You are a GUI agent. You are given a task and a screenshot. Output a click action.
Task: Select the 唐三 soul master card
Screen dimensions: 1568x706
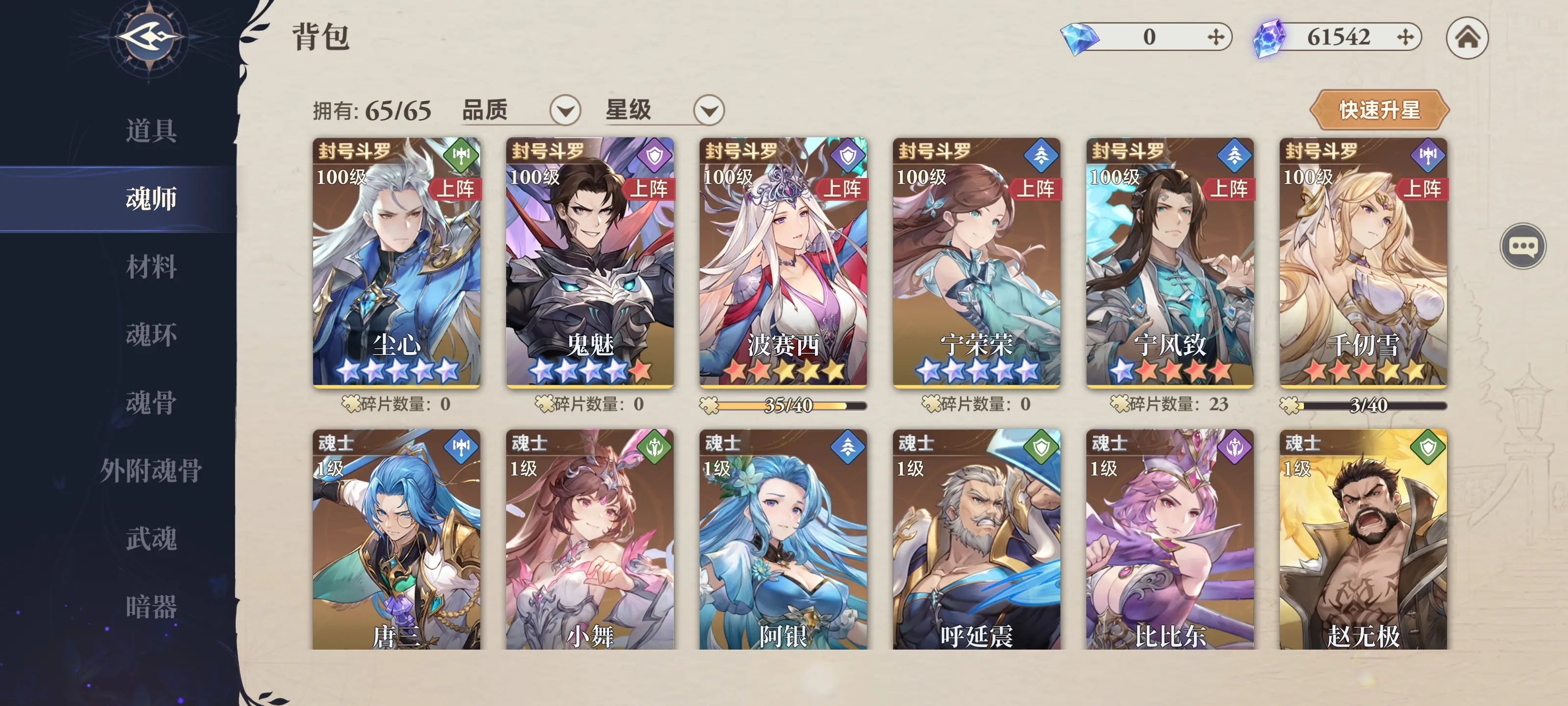(x=396, y=539)
